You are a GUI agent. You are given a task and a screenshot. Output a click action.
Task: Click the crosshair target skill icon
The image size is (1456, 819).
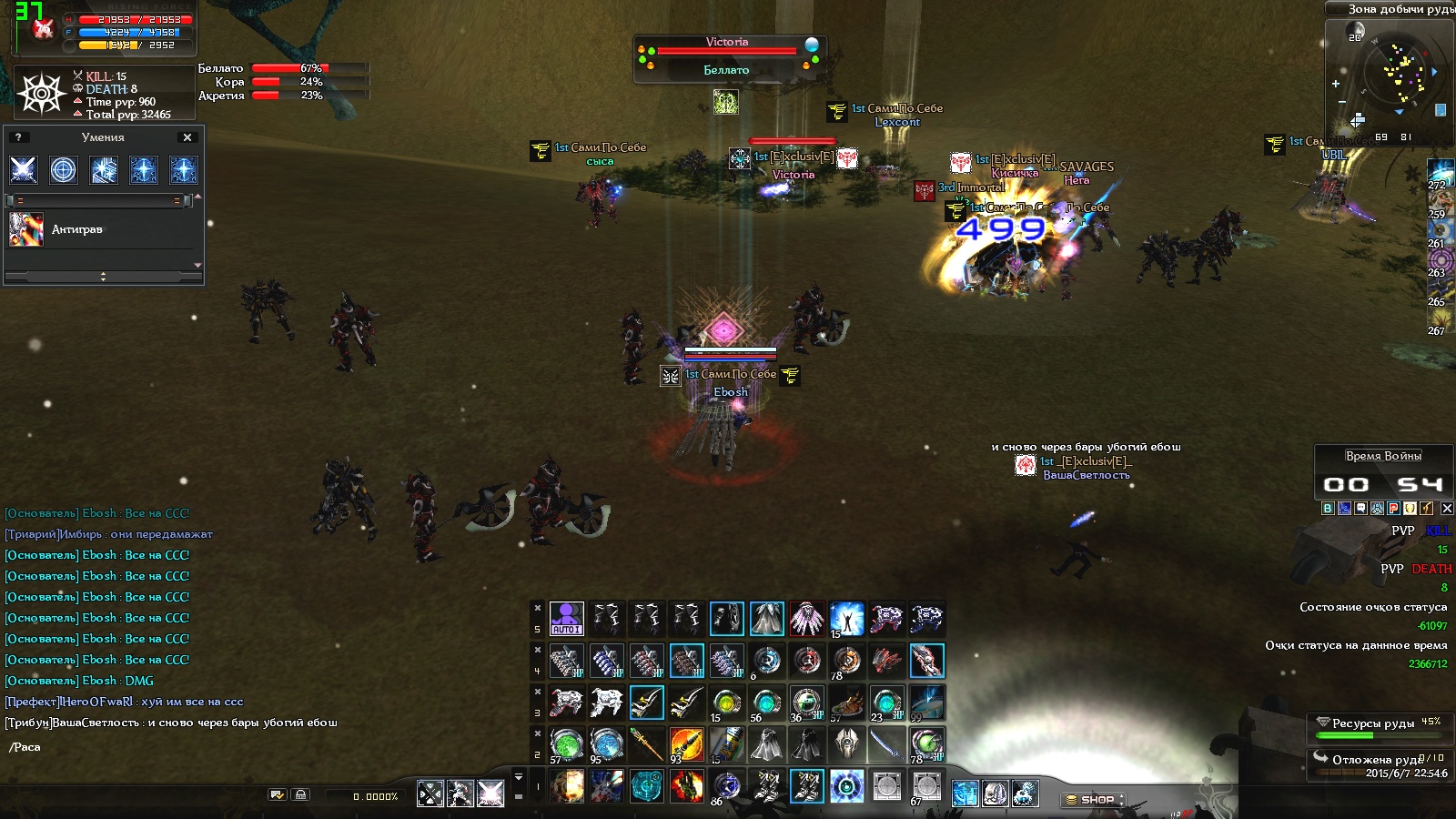click(64, 170)
